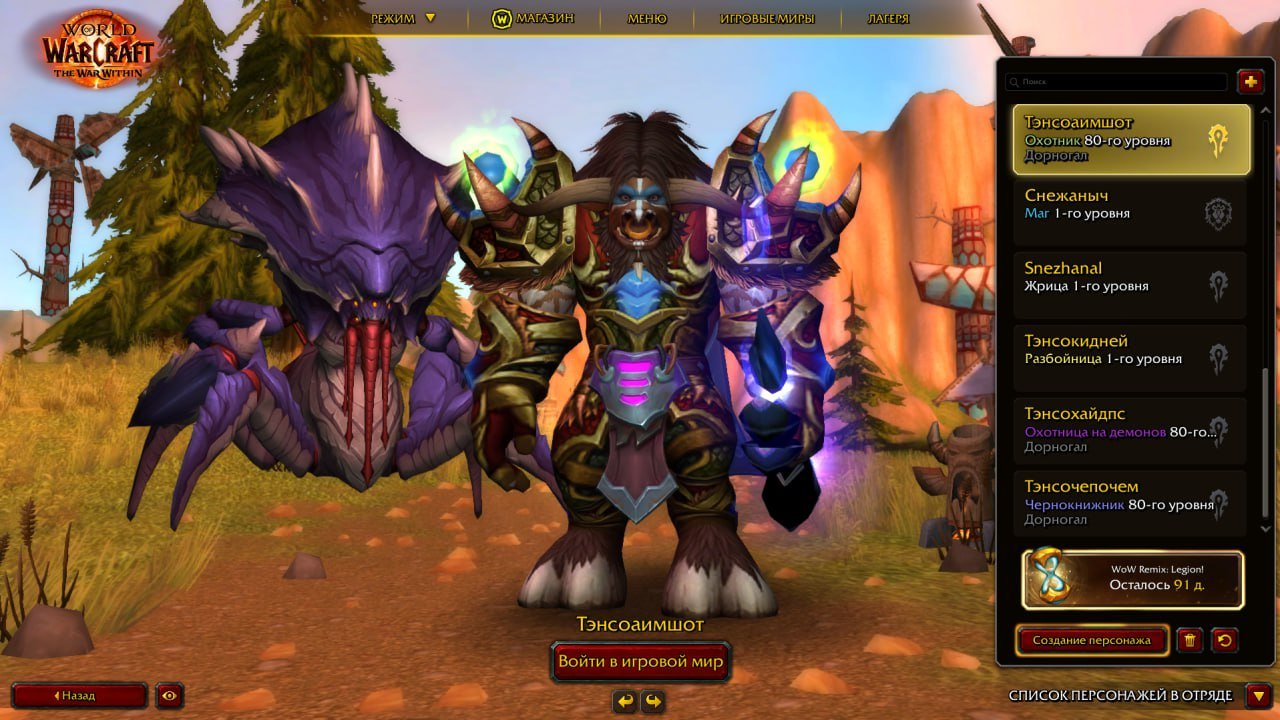This screenshot has width=1280, height=720.
Task: Click the right rotate arrow under the character
Action: [652, 701]
